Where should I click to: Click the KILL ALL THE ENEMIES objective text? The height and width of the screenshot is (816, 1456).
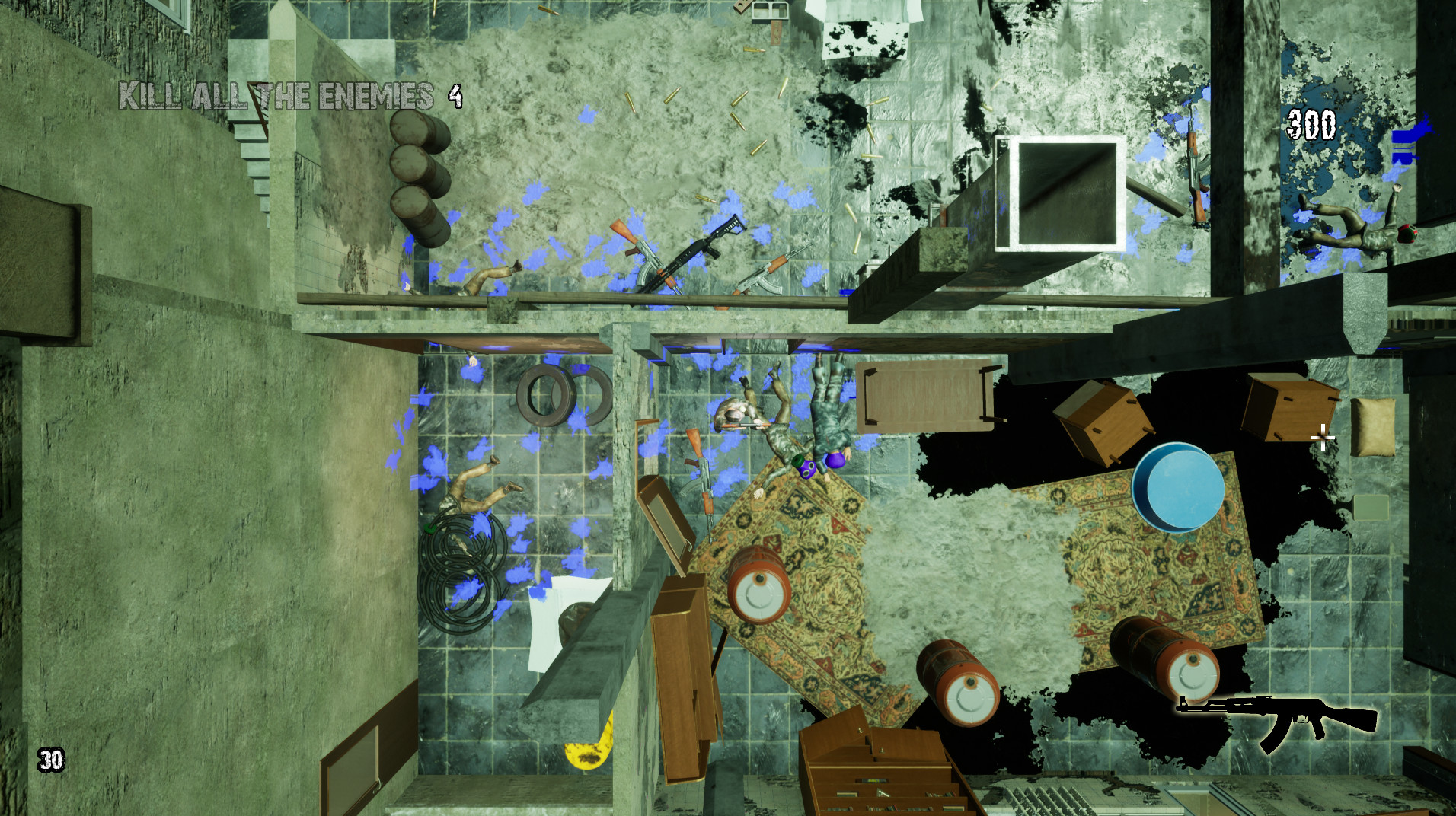pyautogui.click(x=274, y=95)
